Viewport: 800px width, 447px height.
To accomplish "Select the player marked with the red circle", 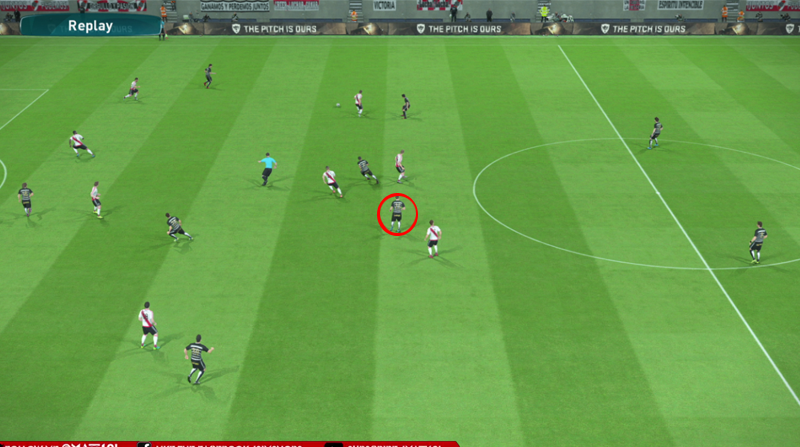I will pos(397,213).
